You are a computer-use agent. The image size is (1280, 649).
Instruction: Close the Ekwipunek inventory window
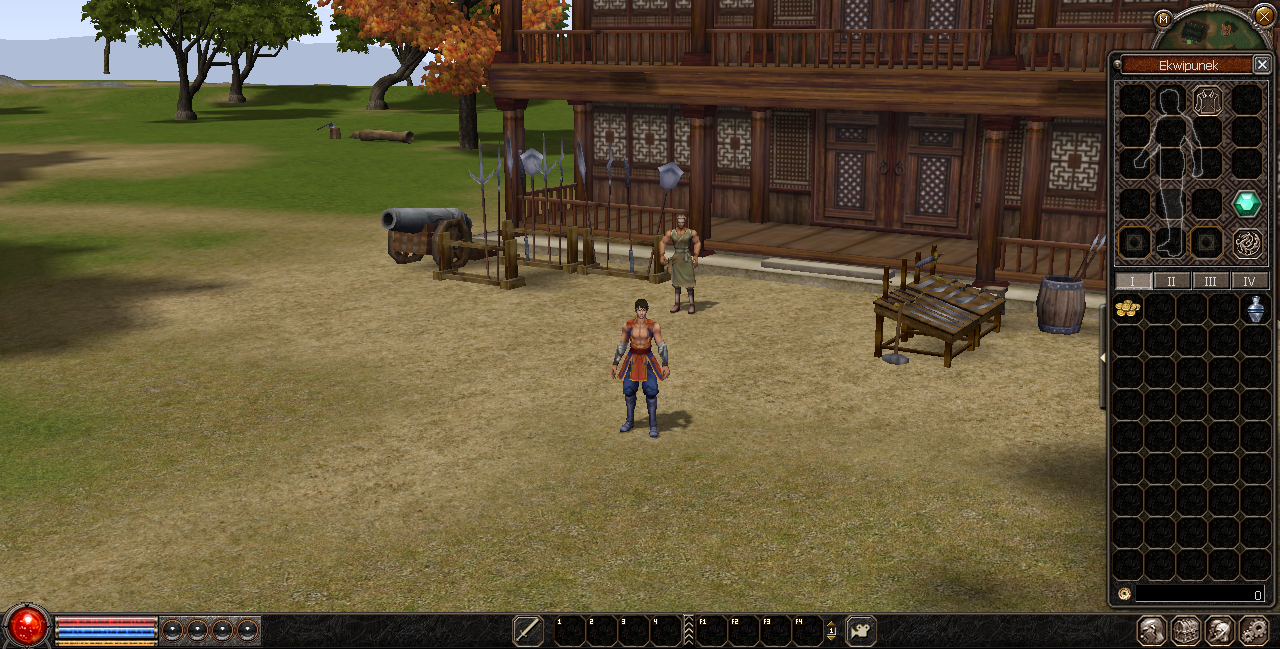click(x=1262, y=65)
